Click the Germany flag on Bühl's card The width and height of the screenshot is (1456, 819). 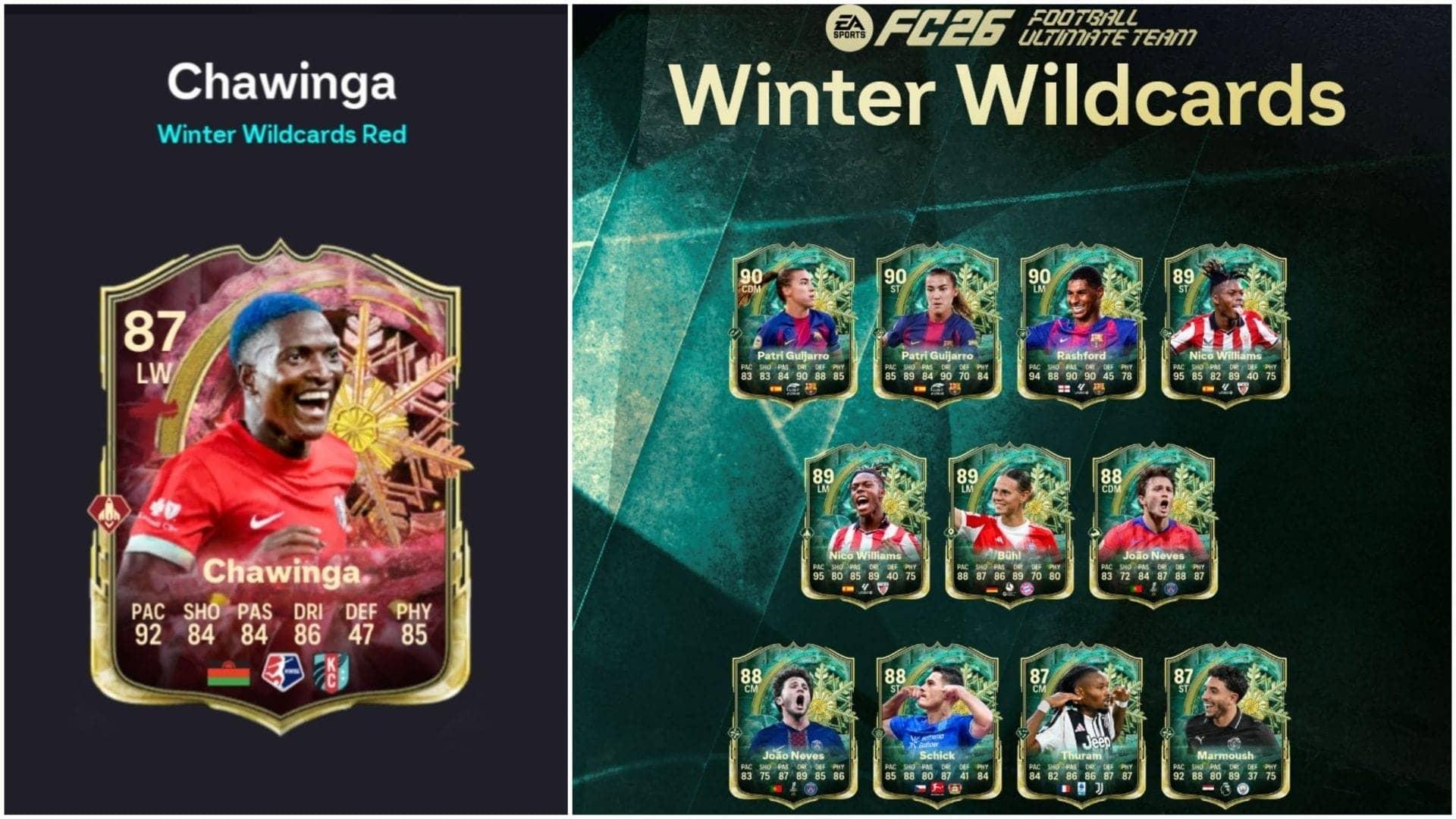991,589
